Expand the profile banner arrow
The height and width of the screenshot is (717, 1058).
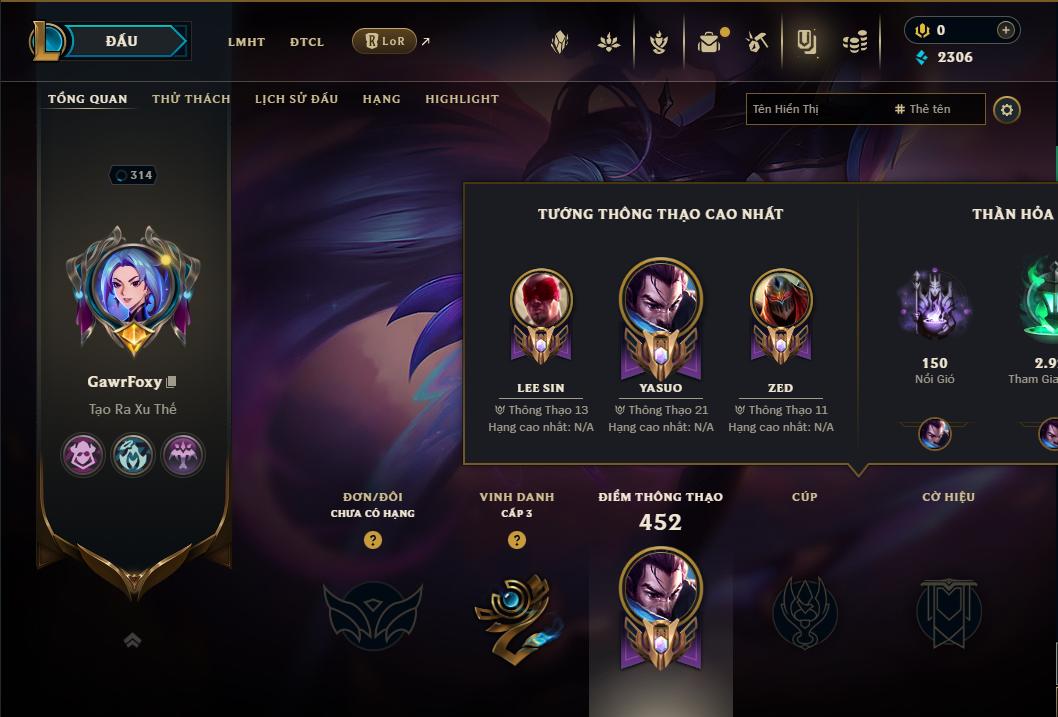132,641
